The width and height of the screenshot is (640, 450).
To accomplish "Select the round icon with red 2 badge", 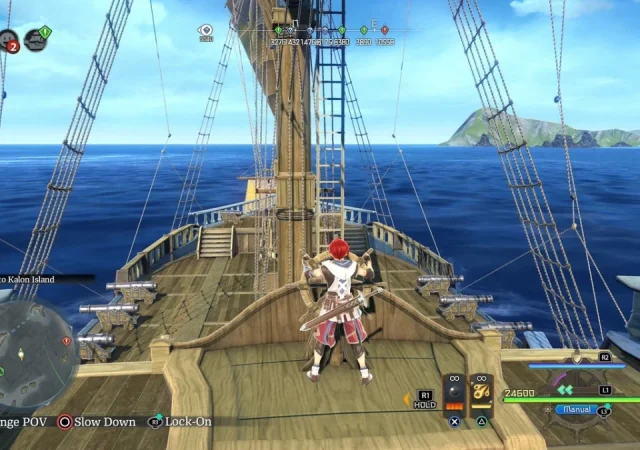I will 8,39.
